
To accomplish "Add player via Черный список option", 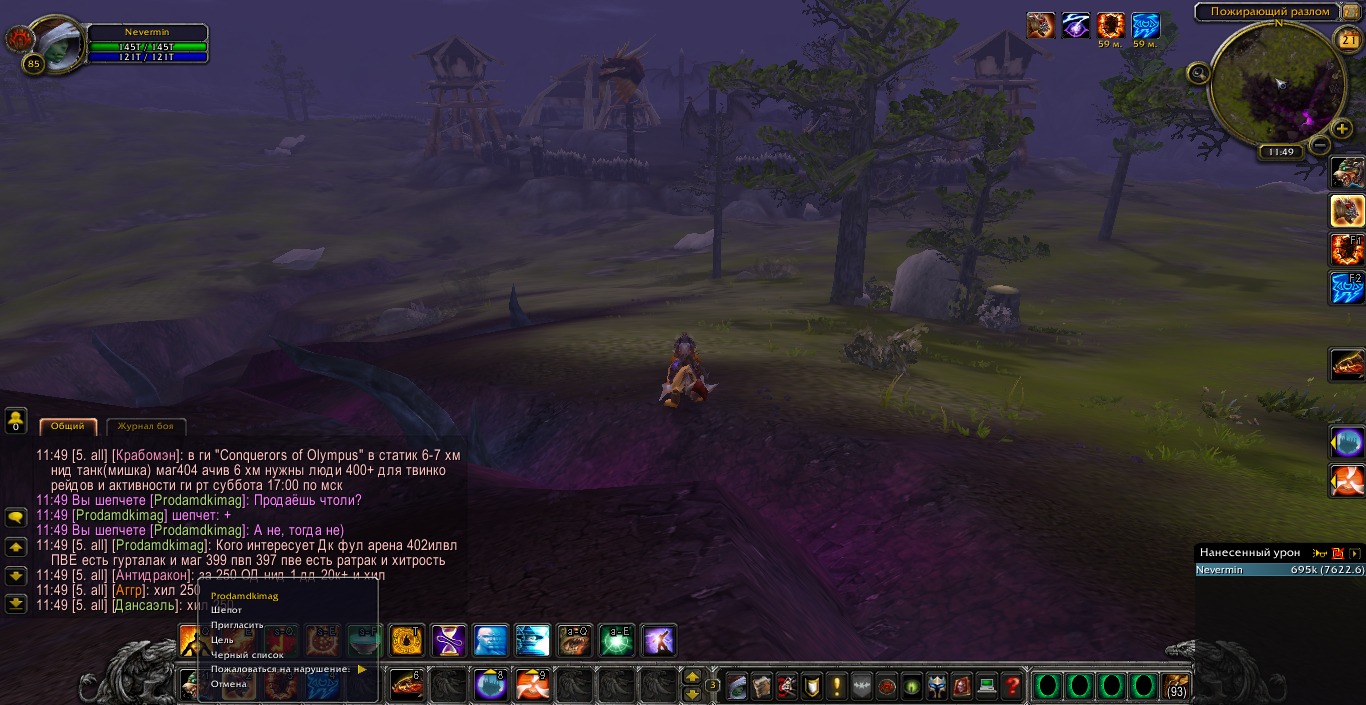I will coord(247,655).
